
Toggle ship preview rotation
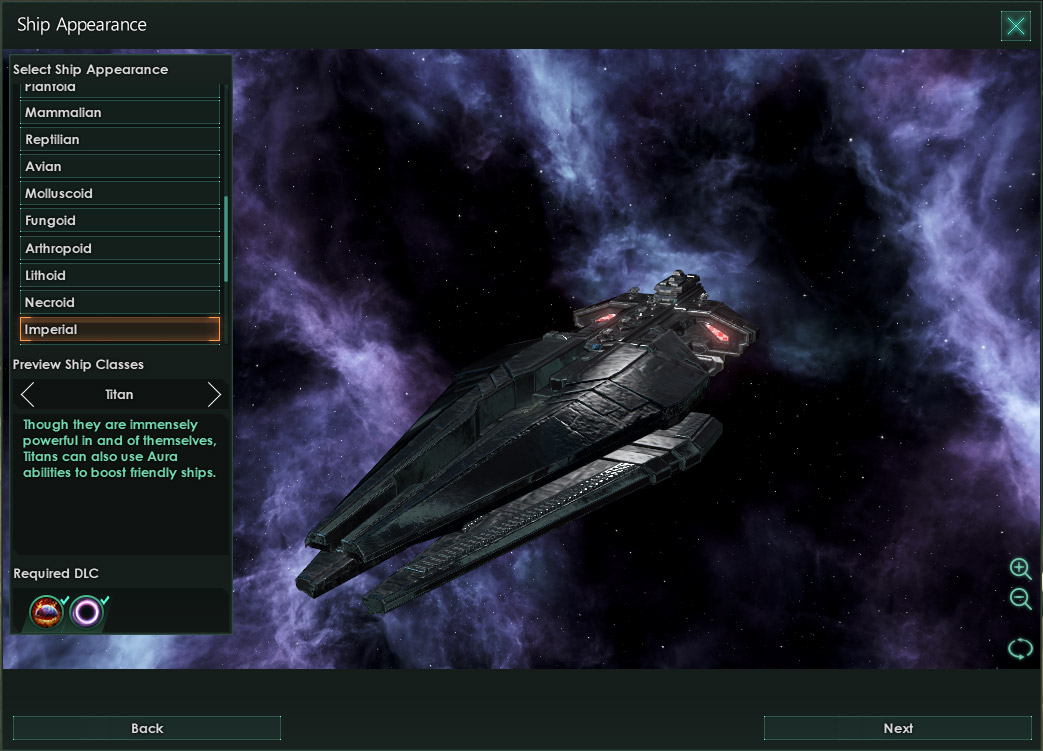pos(1020,648)
